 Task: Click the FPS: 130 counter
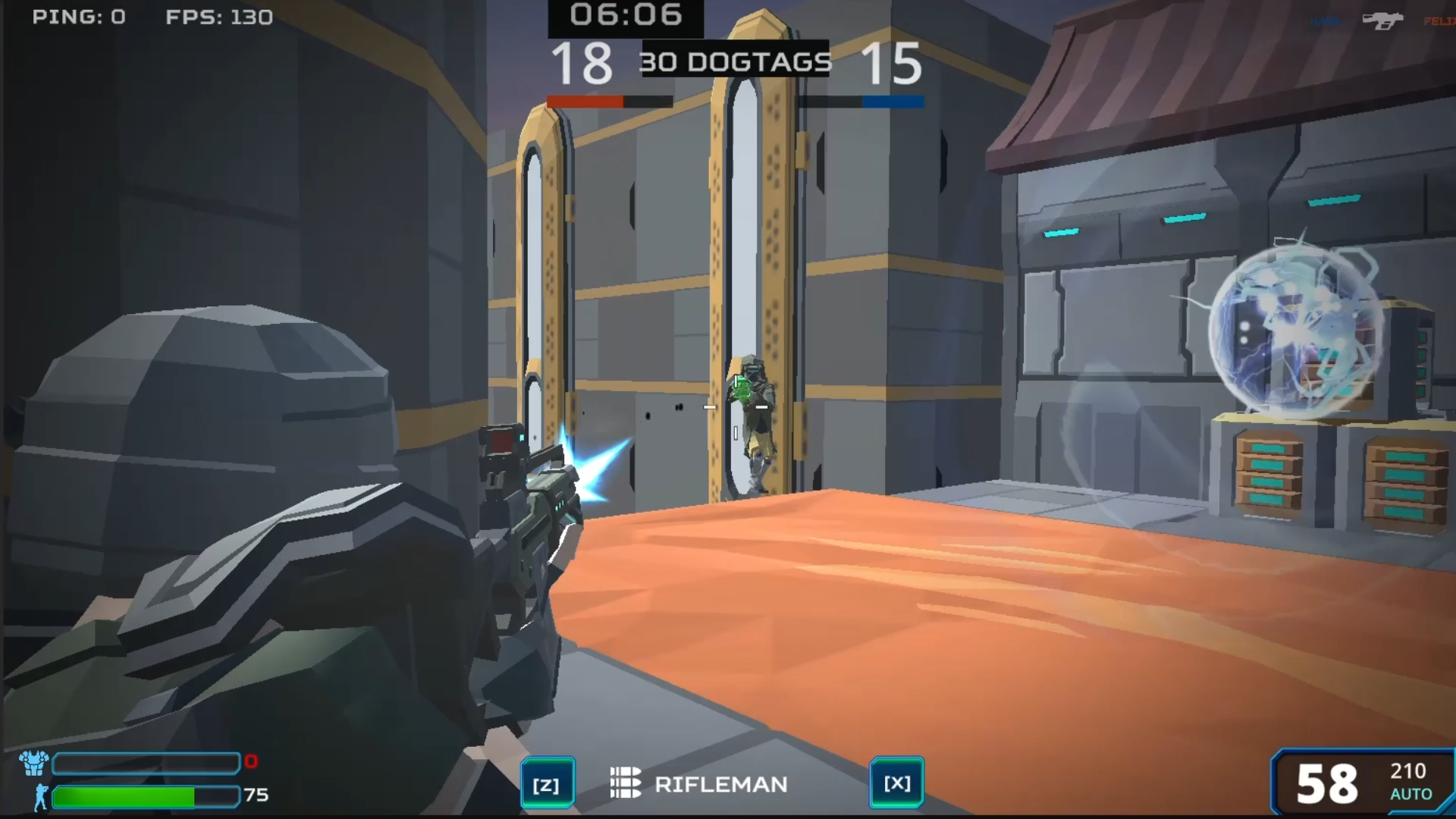click(218, 17)
